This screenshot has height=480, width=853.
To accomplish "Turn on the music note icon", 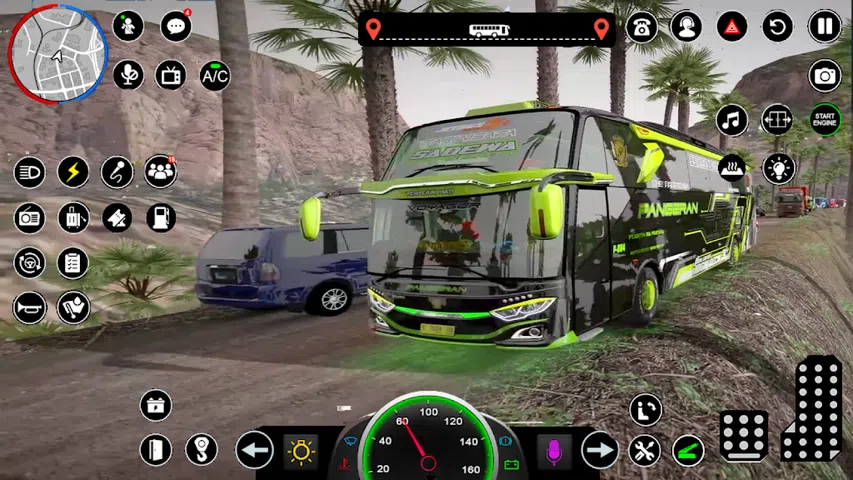I will coord(733,119).
